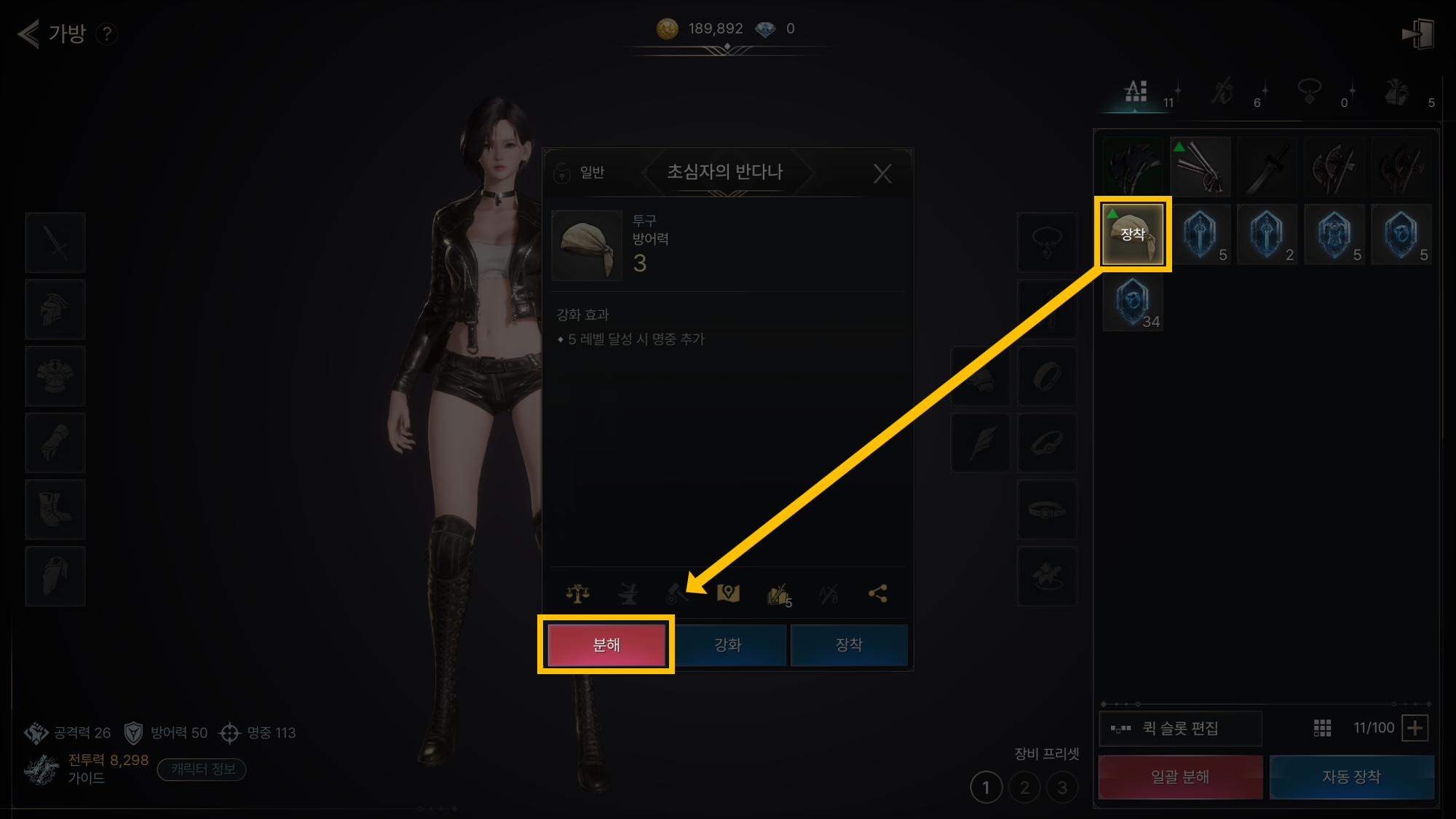This screenshot has height=819, width=1456.
Task: Switch to equipment preset 2
Action: 1024,788
